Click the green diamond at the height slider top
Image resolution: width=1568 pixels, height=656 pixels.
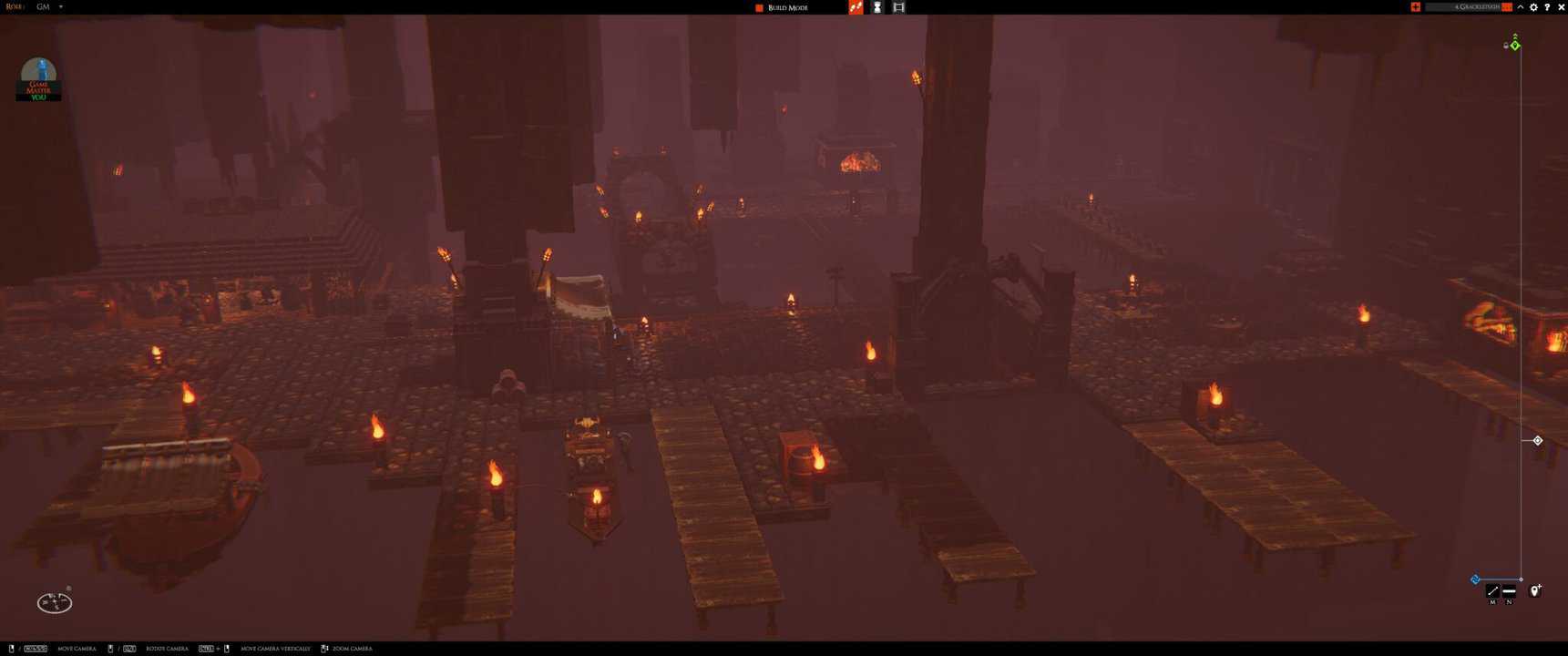pyautogui.click(x=1515, y=45)
